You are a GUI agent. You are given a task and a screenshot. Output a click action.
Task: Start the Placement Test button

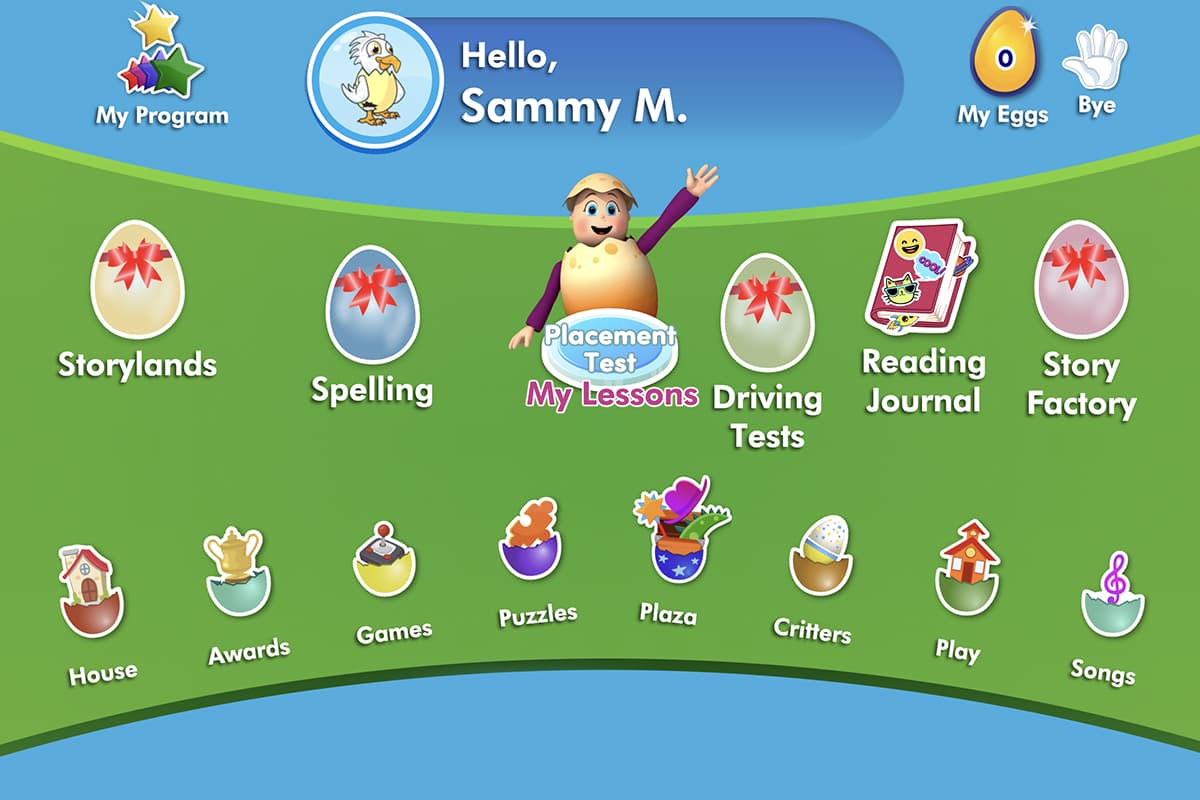(x=610, y=347)
